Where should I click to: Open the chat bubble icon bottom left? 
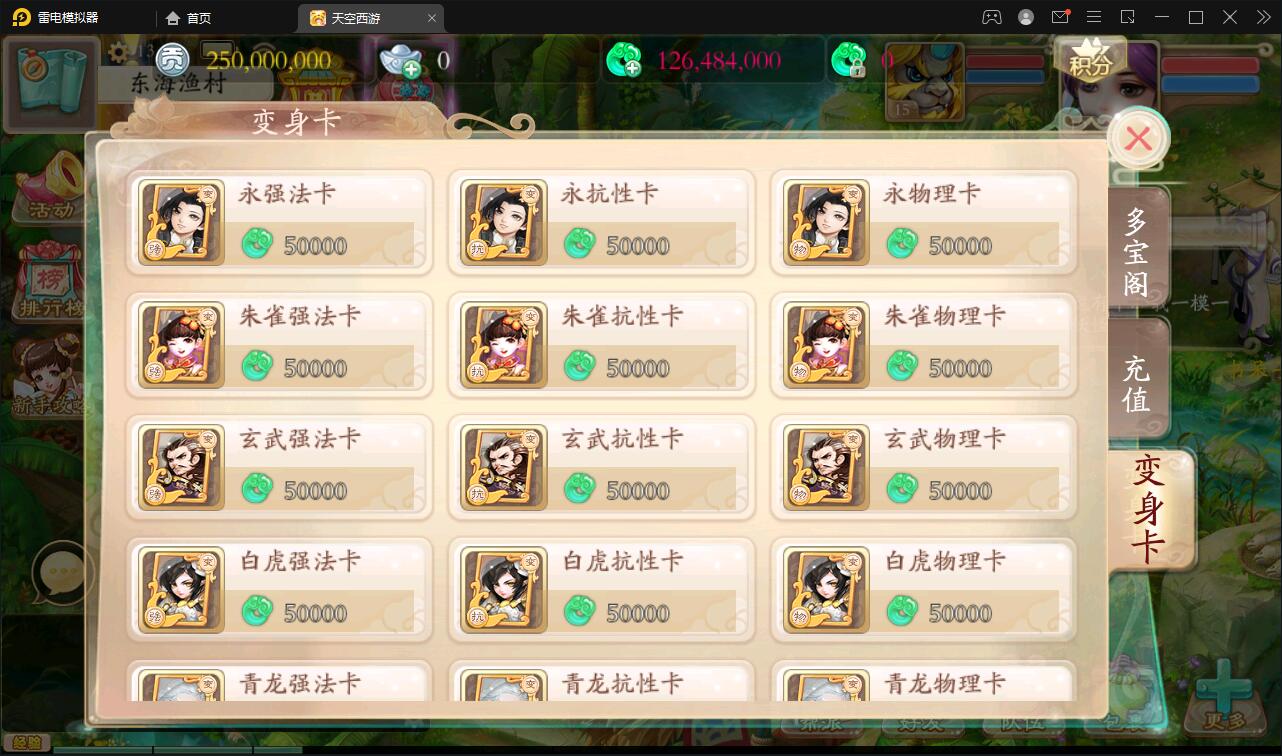click(60, 573)
